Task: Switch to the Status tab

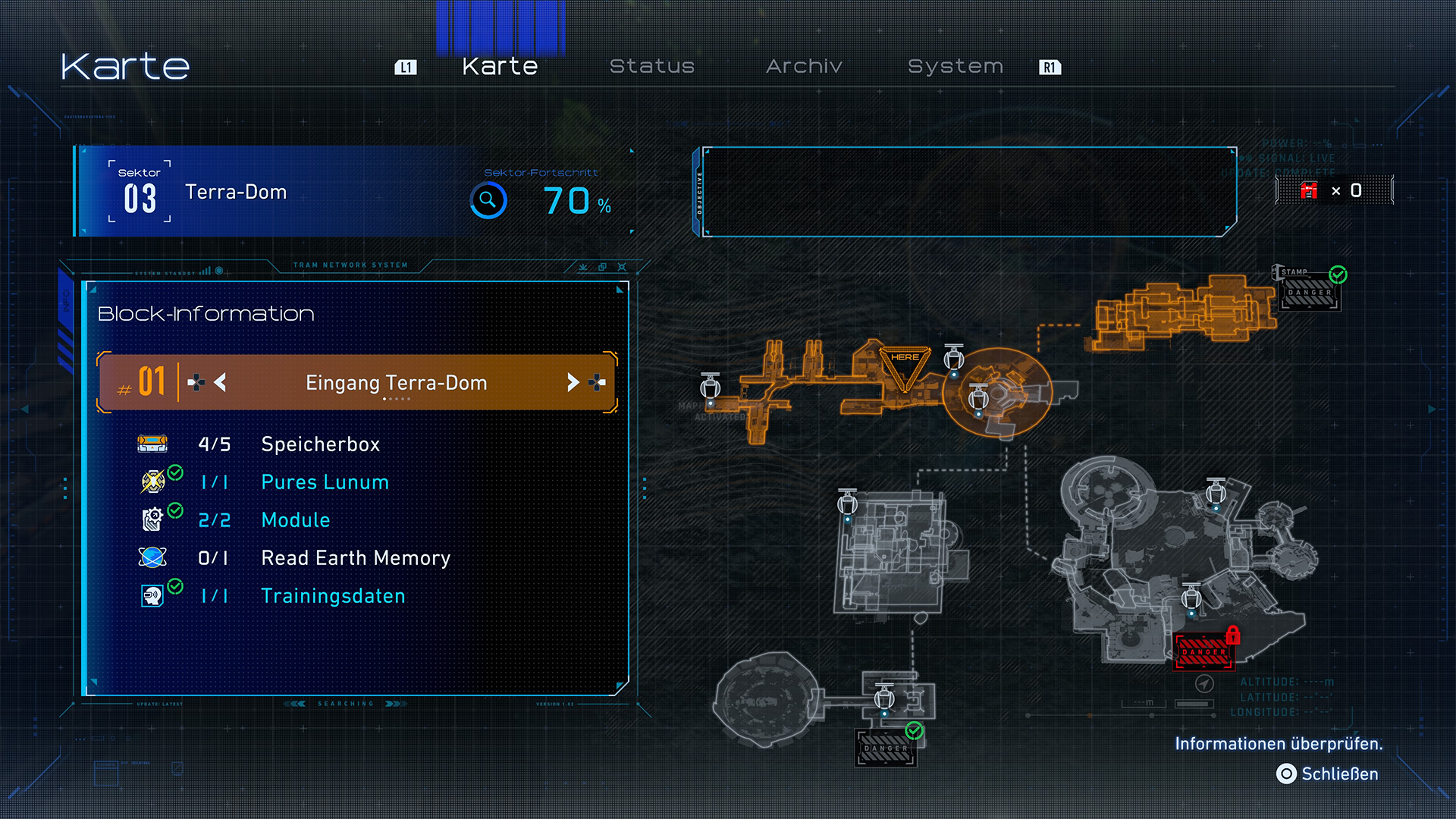Action: (652, 67)
